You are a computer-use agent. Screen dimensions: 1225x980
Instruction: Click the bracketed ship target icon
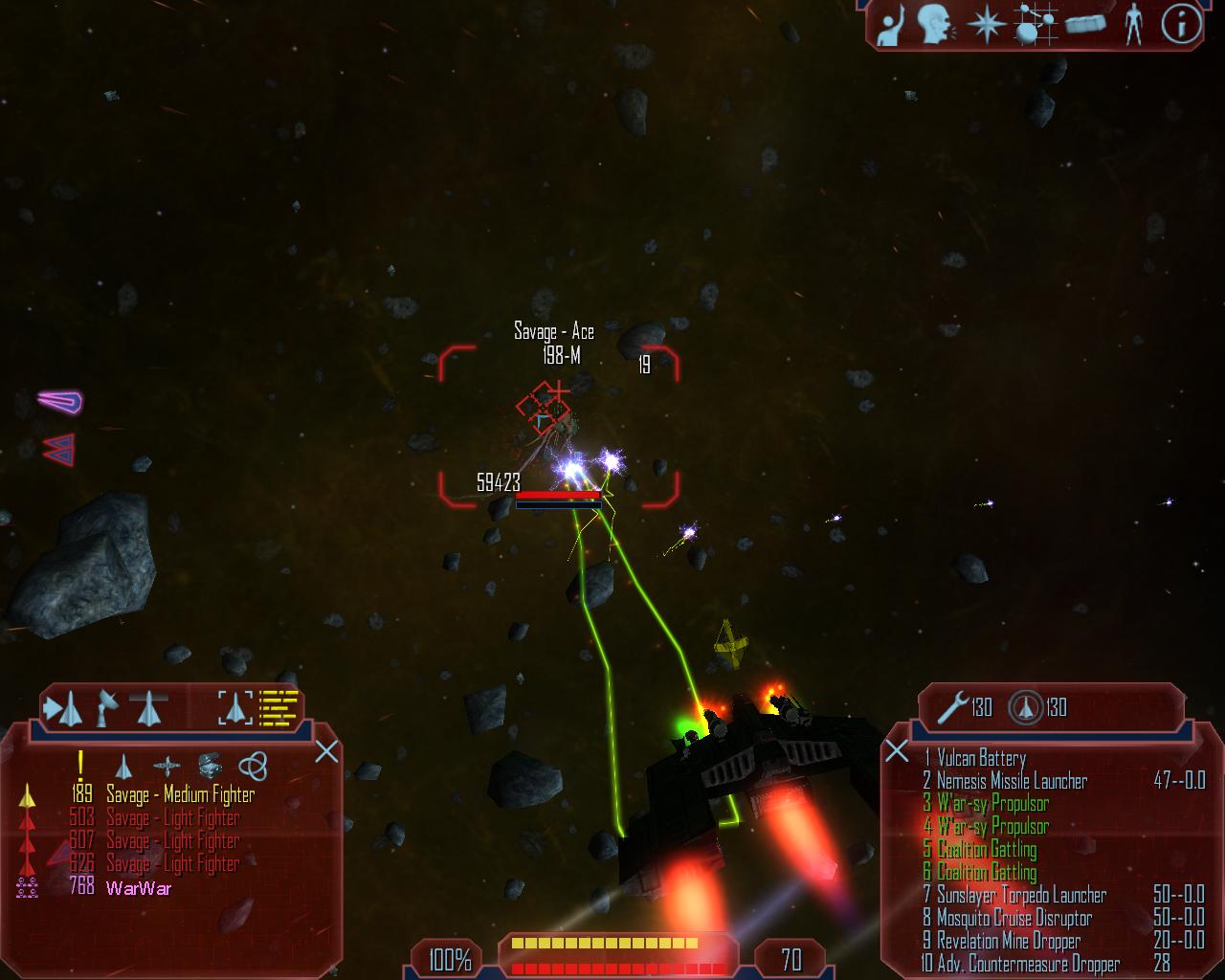tap(234, 708)
